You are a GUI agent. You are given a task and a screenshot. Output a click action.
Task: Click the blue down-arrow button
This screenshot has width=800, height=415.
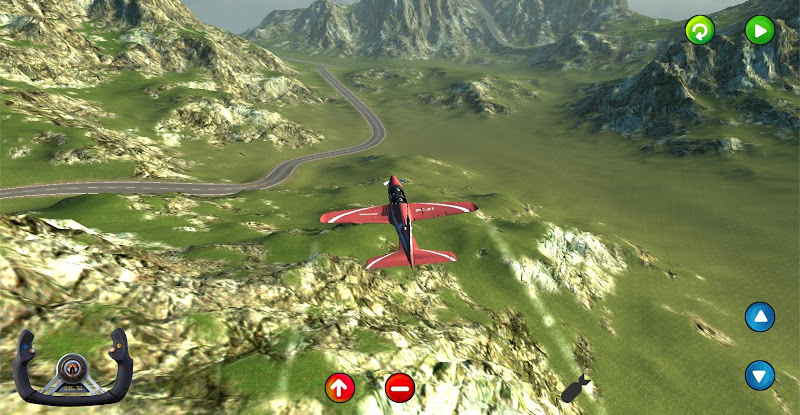point(760,376)
